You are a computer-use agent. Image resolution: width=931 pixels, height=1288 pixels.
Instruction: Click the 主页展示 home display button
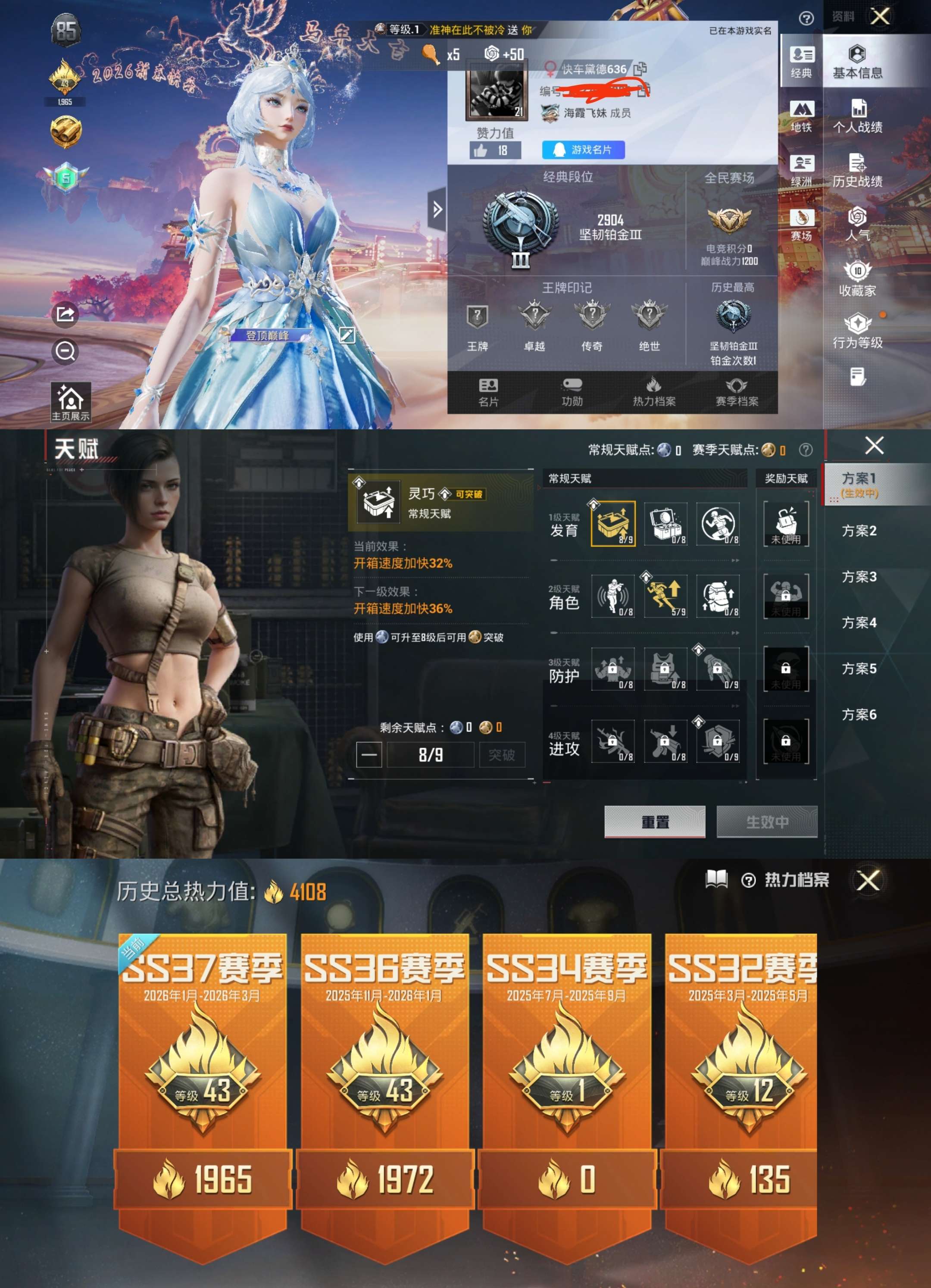pos(70,402)
